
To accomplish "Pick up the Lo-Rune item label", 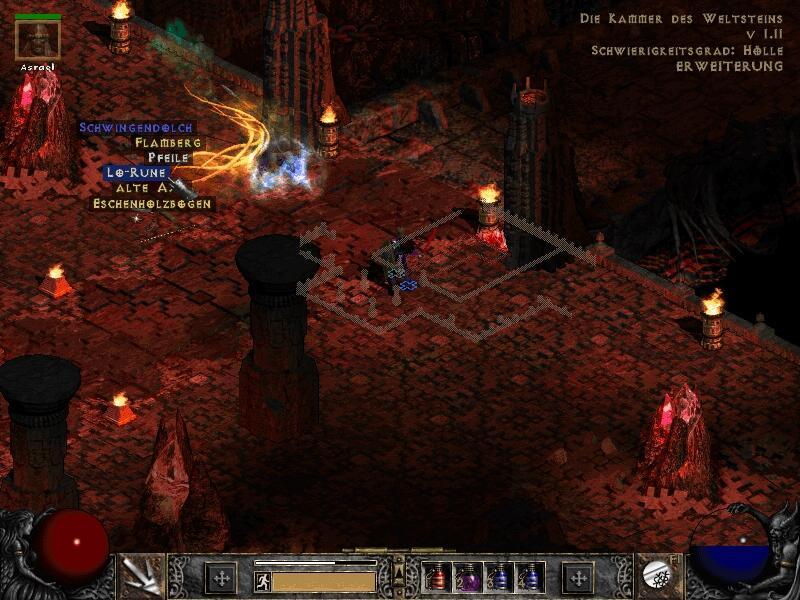I will [137, 172].
